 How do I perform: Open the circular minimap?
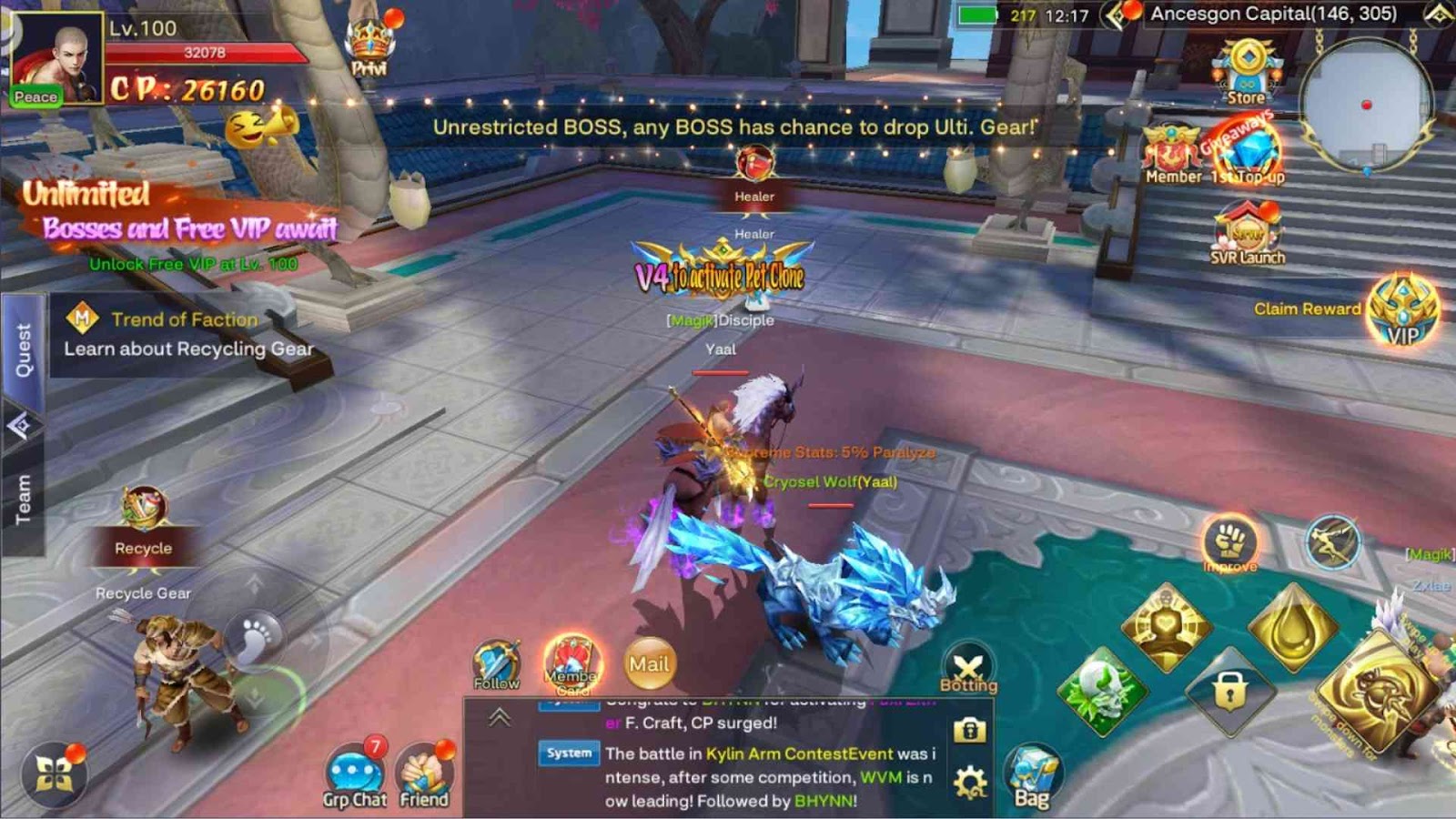pos(1365,105)
